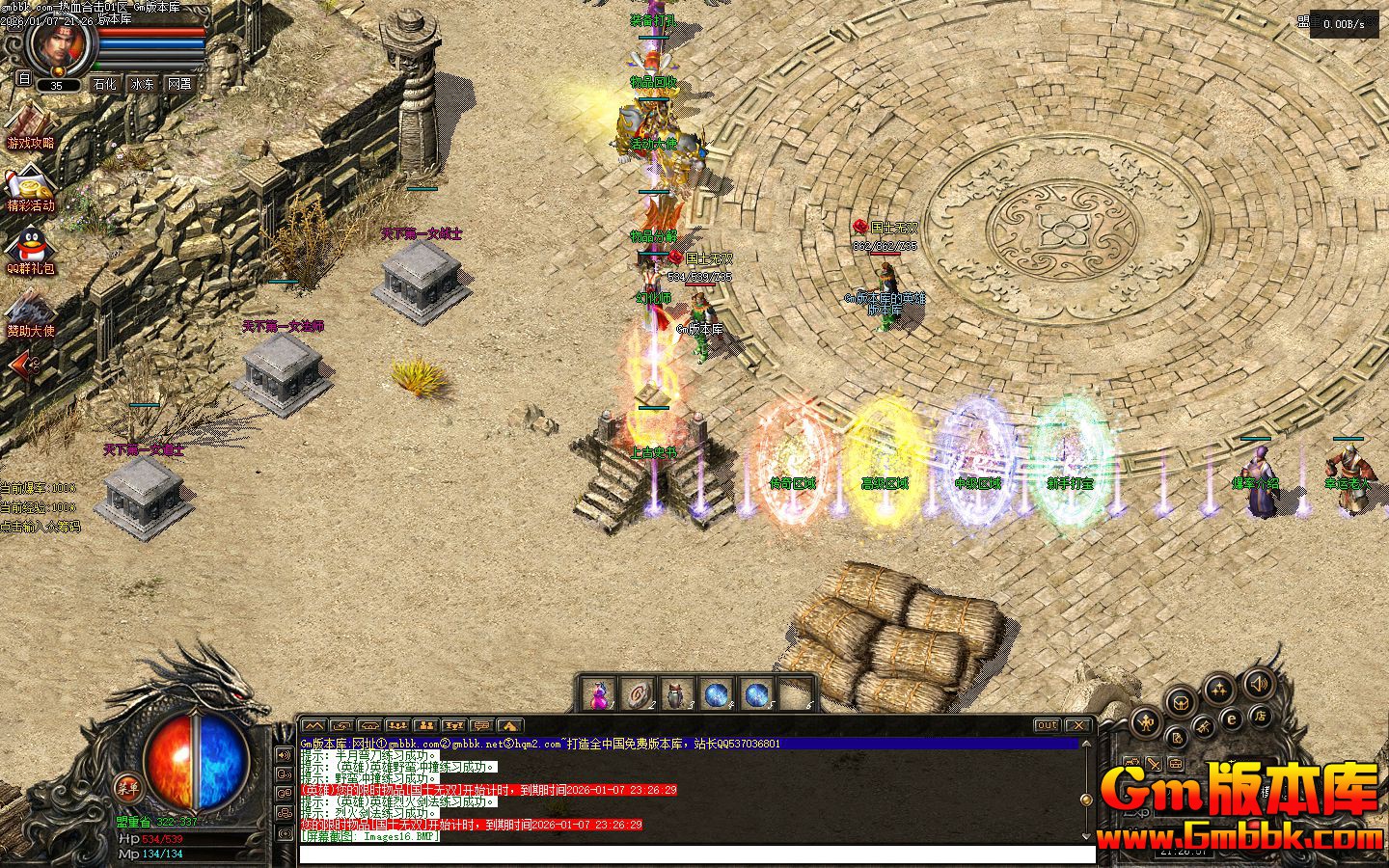This screenshot has height=868, width=1389.
Task: Toggle the sound speaker button
Action: click(x=1258, y=684)
